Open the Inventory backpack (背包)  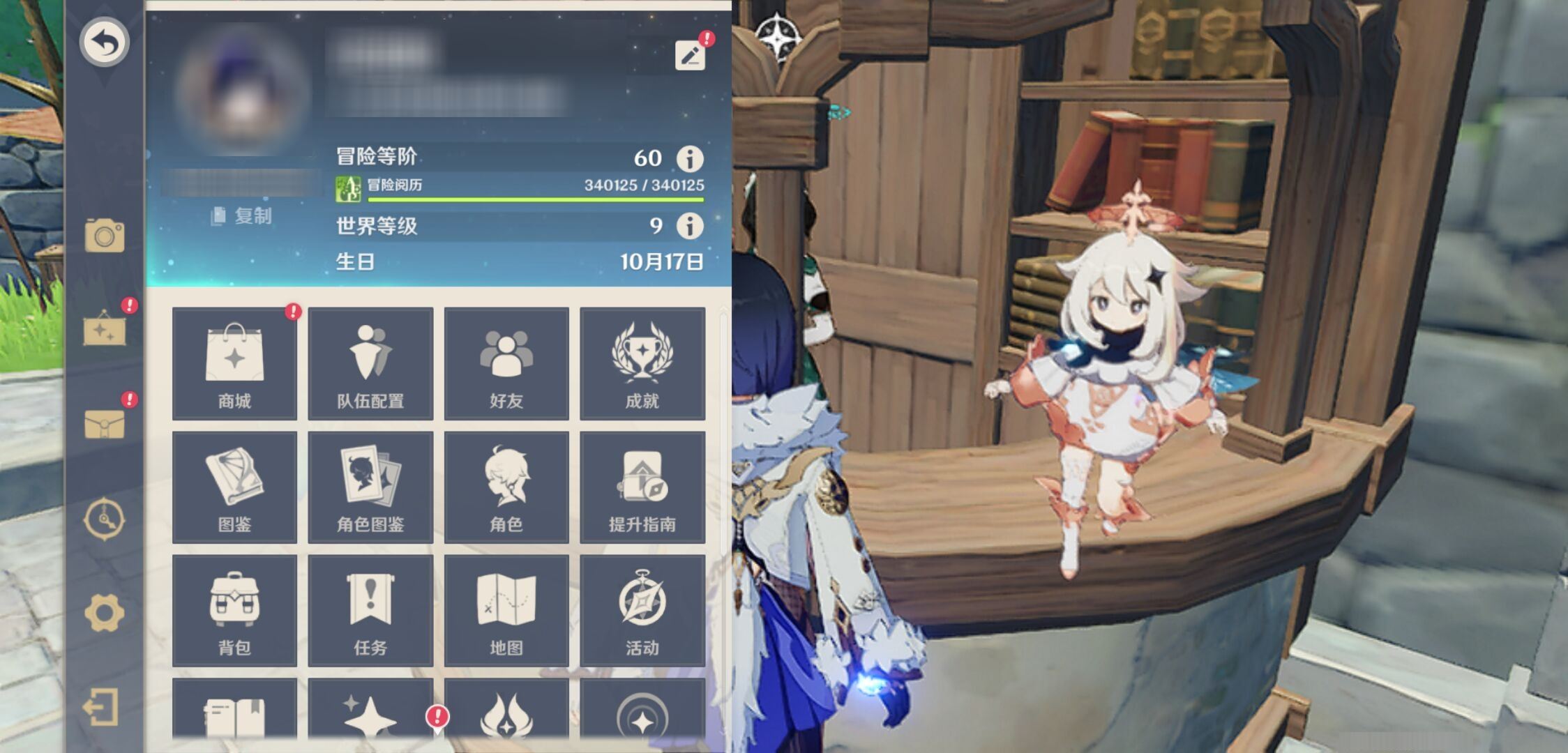234,610
